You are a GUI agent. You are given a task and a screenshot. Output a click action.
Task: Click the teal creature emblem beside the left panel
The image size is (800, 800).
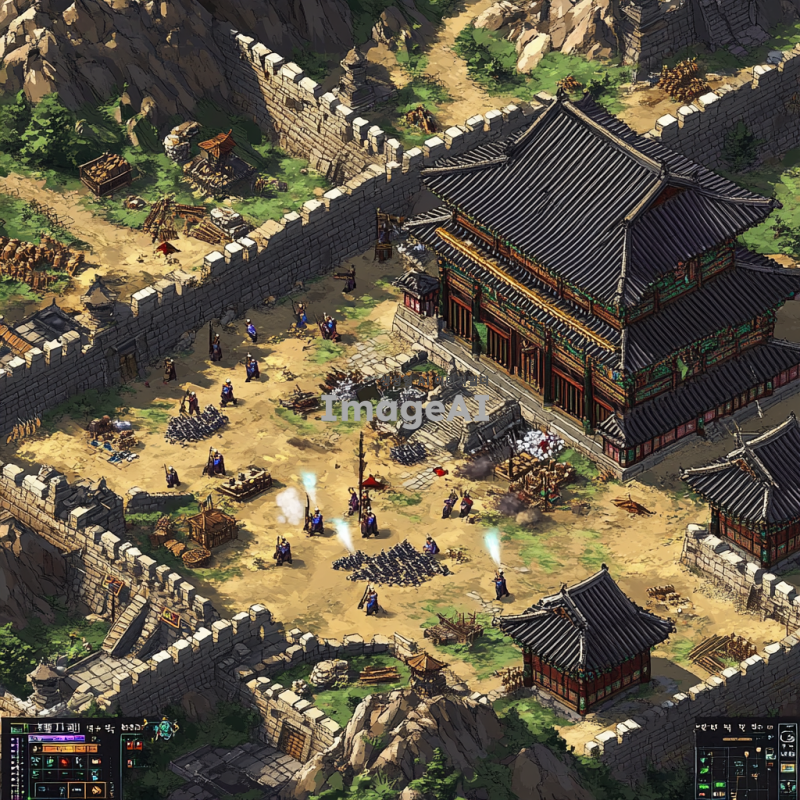165,730
